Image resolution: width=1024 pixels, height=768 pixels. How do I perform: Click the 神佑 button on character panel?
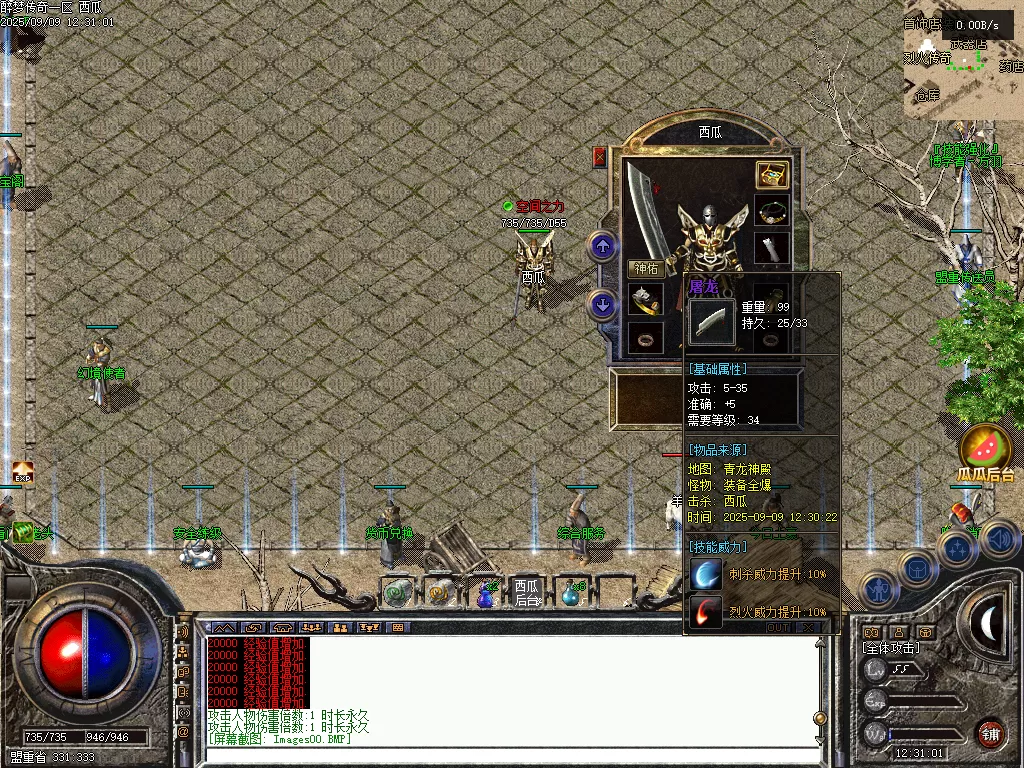645,269
